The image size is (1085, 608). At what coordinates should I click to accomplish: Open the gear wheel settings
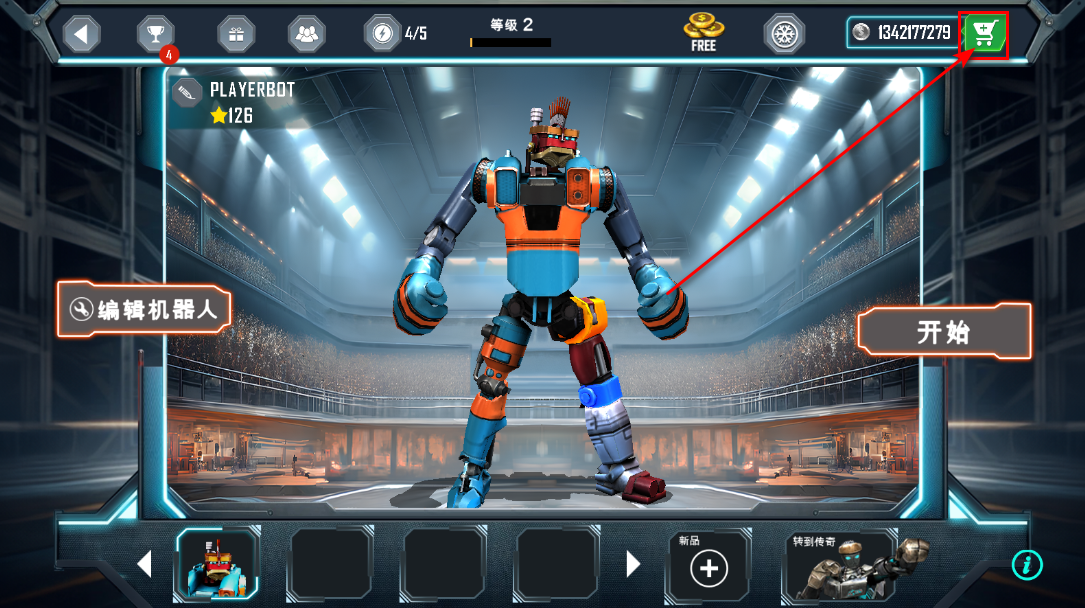[785, 33]
